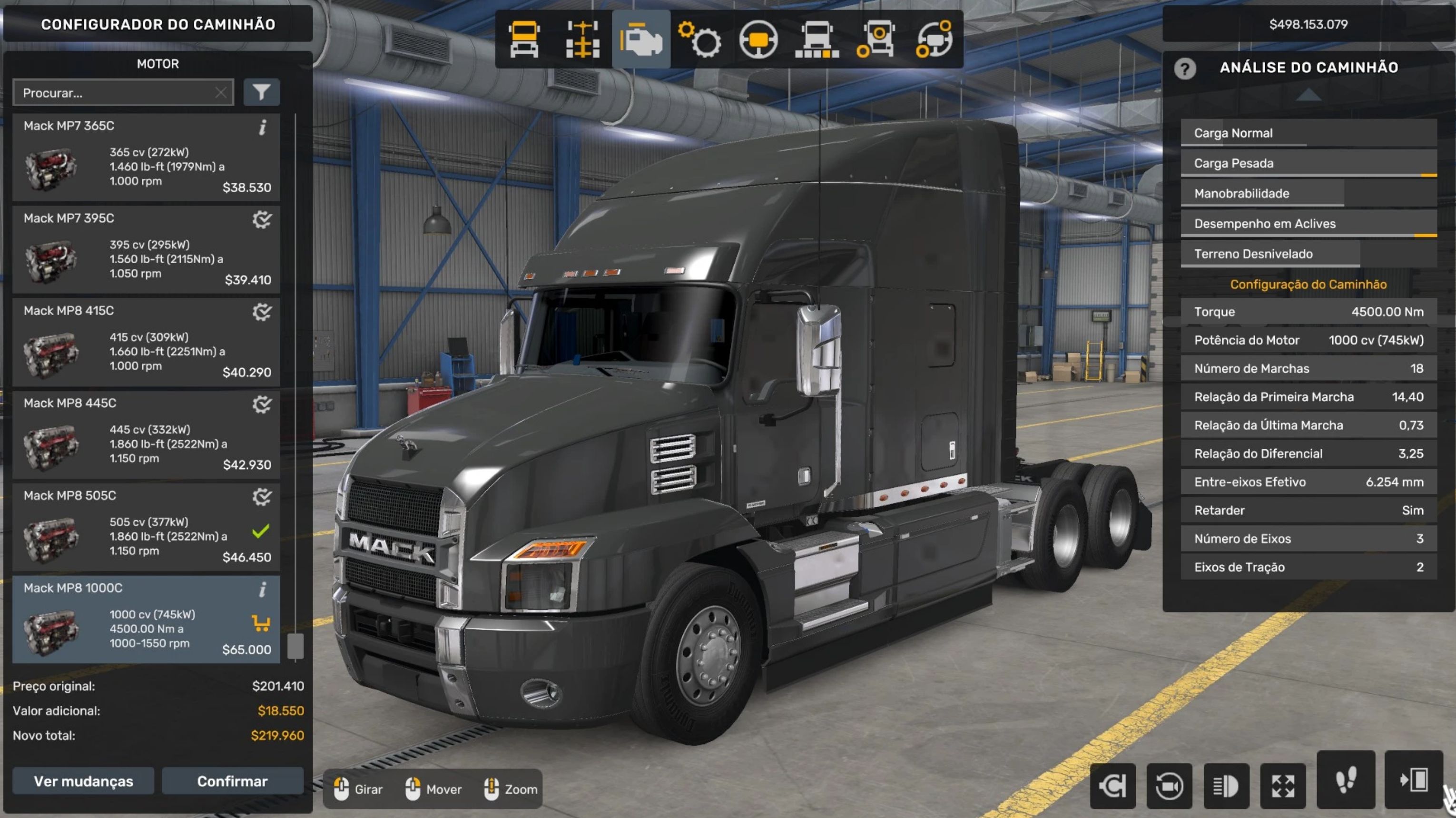
Task: Toggle the truck headlights button
Action: coord(1226,785)
